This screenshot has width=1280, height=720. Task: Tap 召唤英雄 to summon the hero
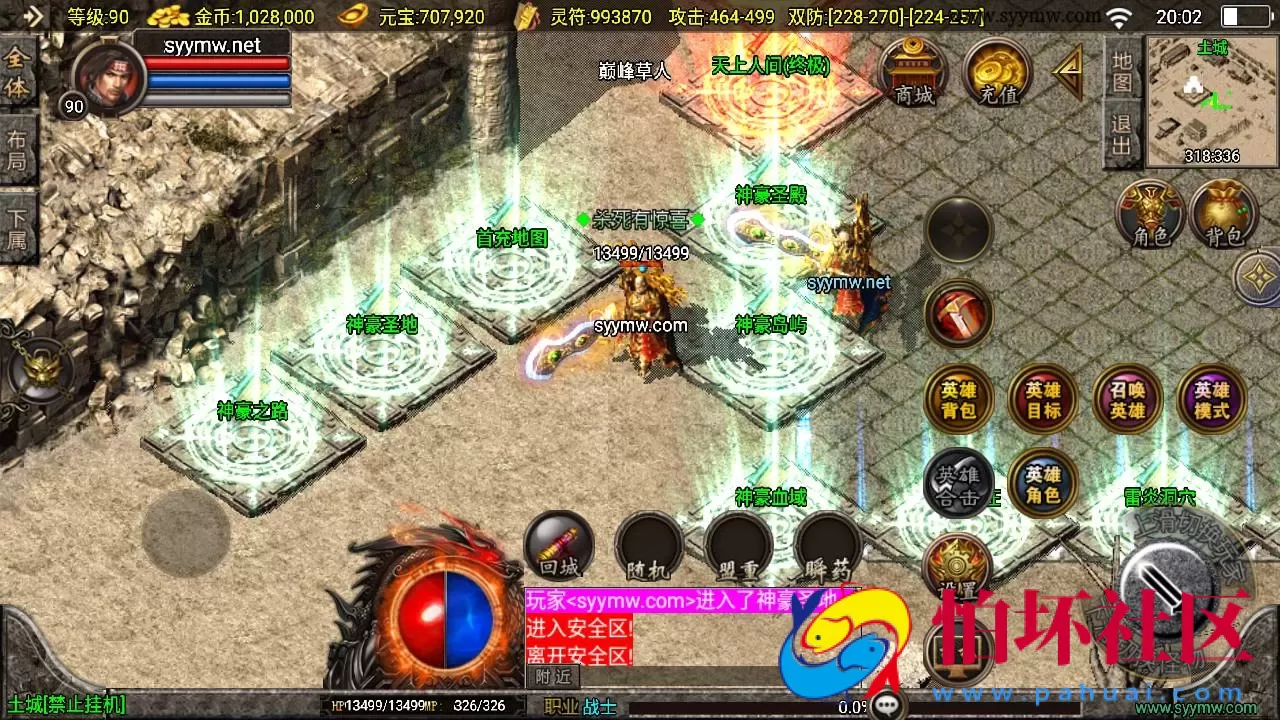(x=1126, y=400)
